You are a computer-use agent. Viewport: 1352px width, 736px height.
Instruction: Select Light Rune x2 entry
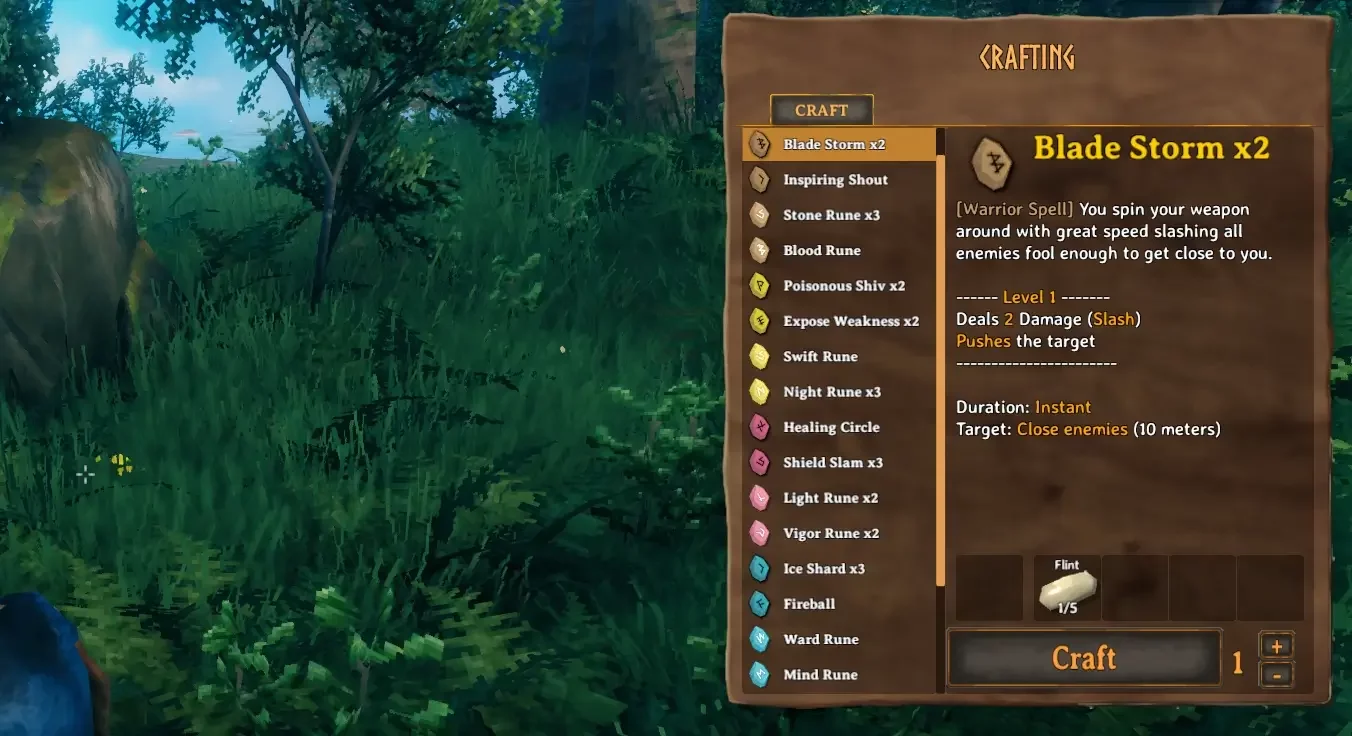pos(830,498)
